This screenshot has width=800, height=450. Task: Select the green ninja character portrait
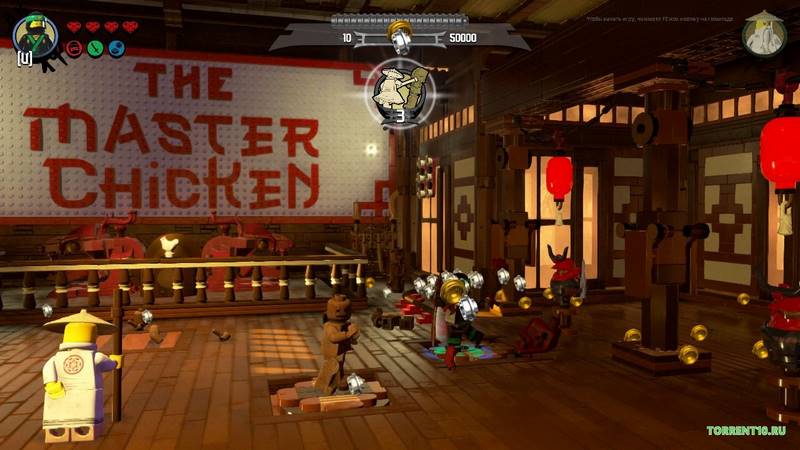[35, 34]
